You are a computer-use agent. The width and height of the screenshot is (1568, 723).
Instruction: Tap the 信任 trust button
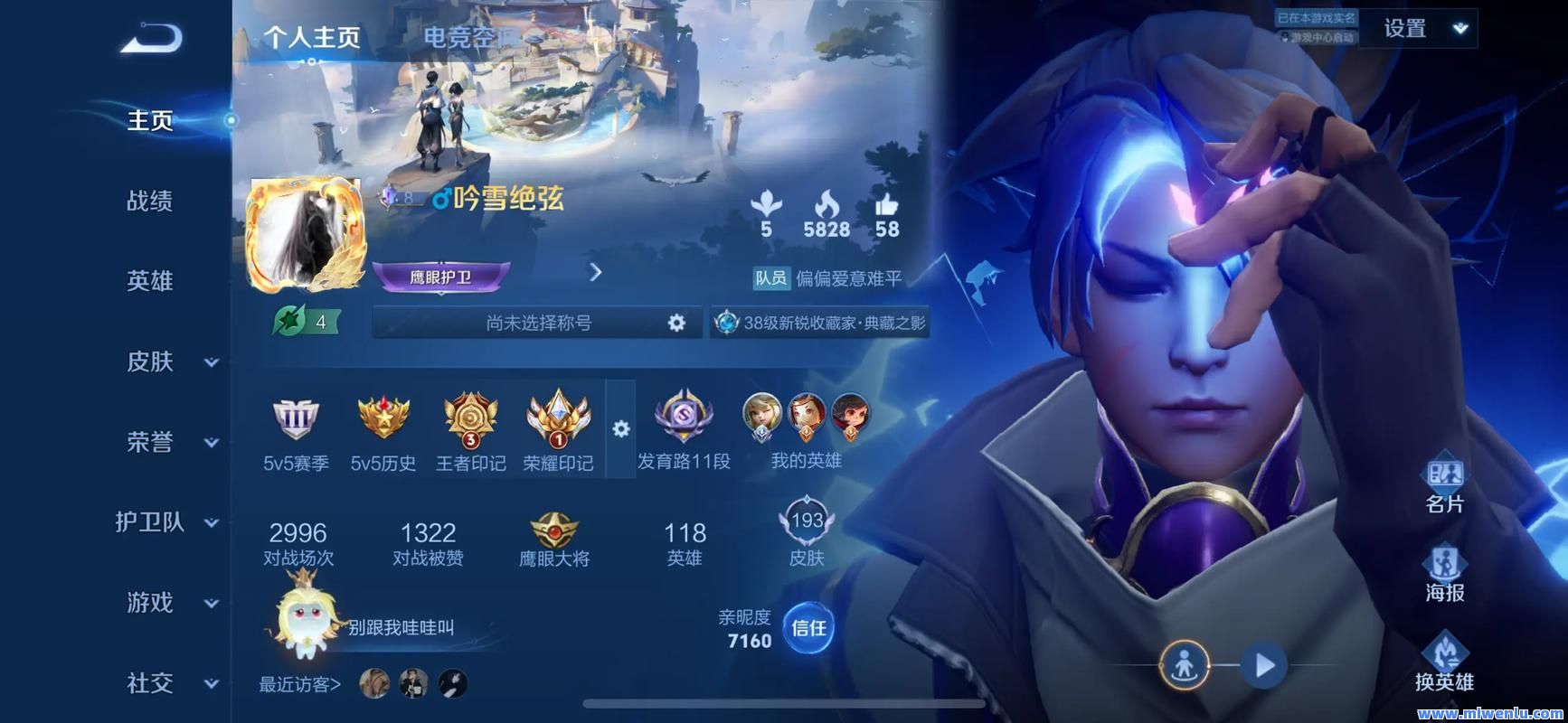808,628
